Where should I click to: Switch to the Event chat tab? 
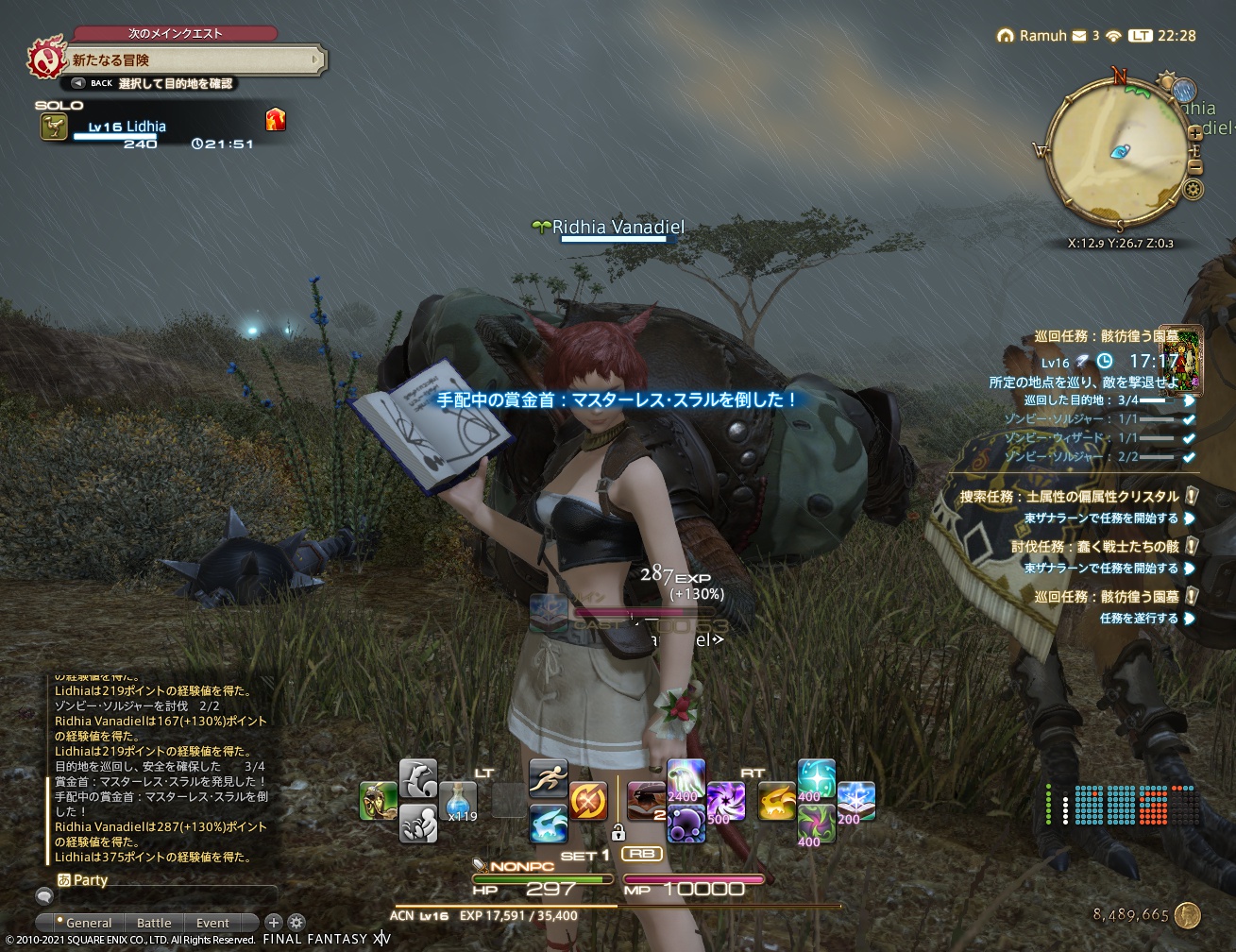[x=212, y=922]
